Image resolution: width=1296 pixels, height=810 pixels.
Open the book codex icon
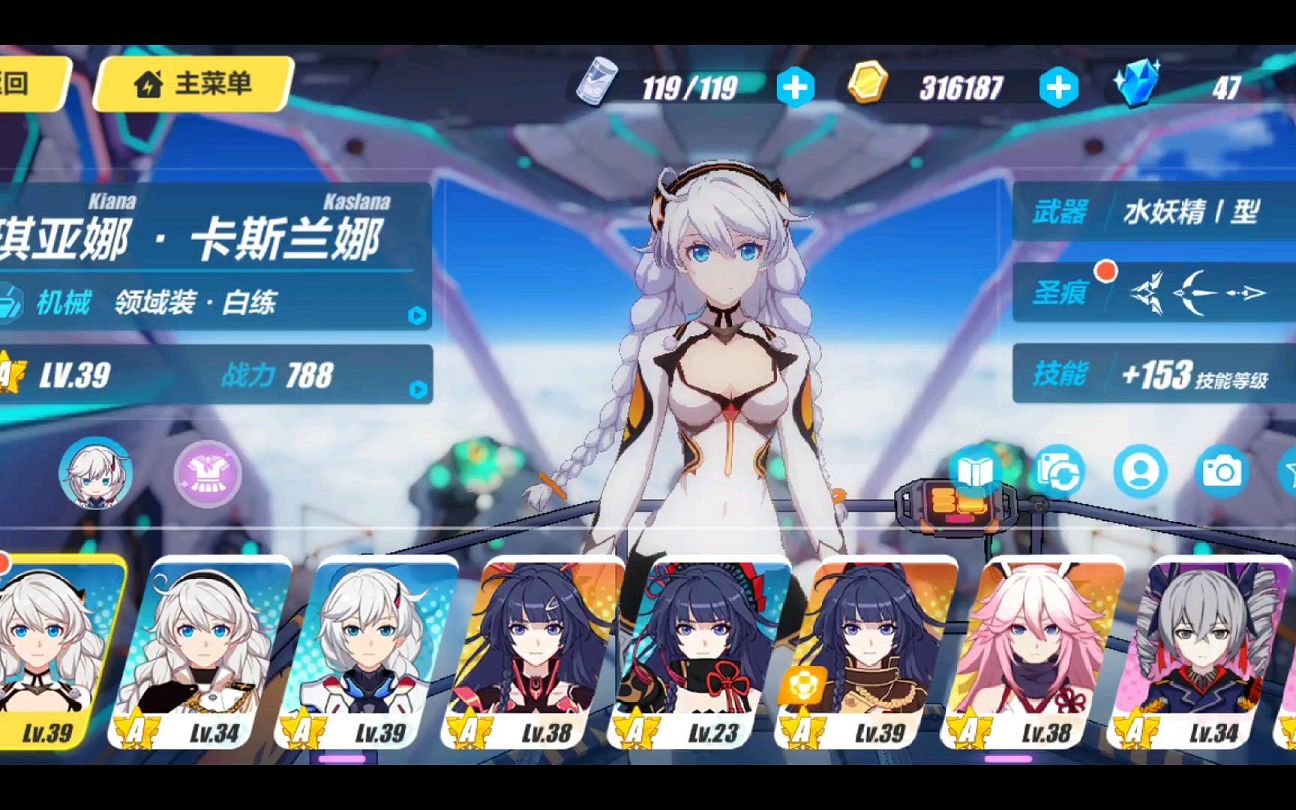coord(975,471)
